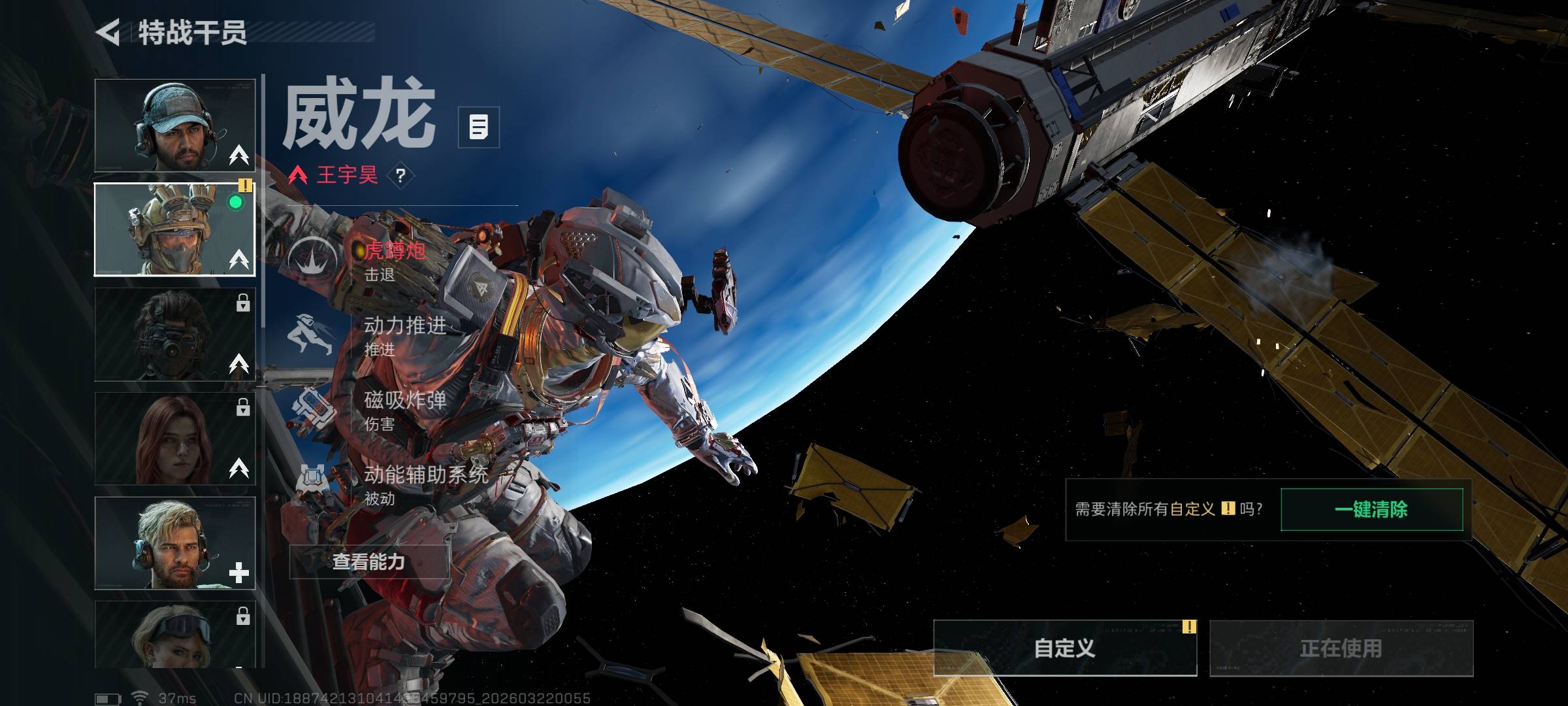Open the operator document next to 威龙
Viewport: 1568px width, 706px height.
(478, 127)
